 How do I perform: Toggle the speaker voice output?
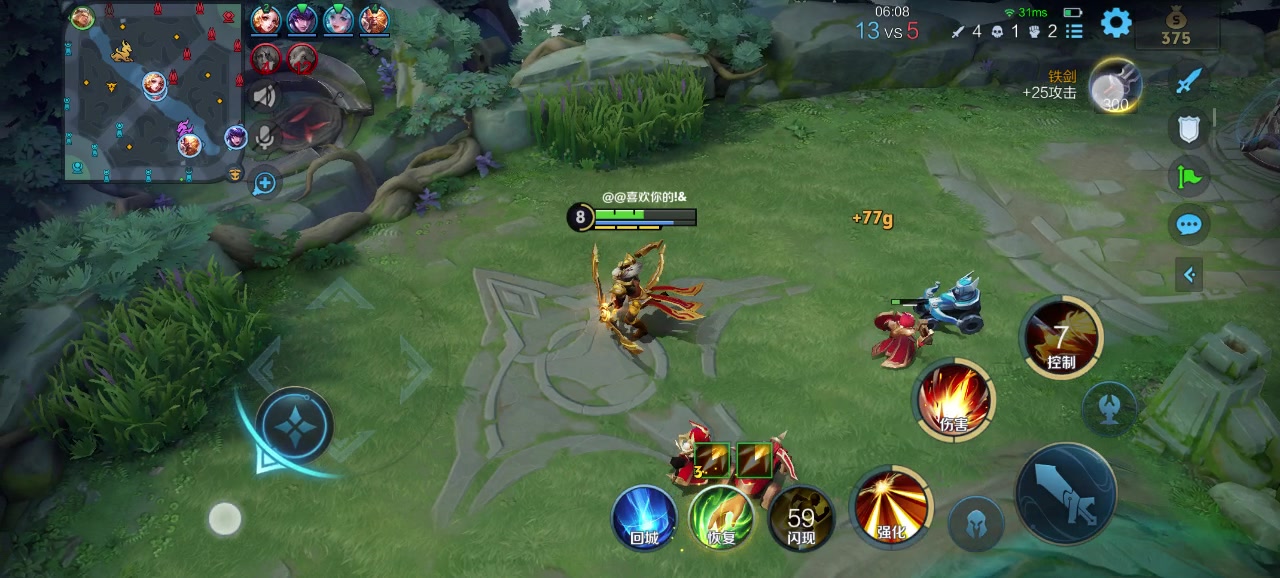(x=264, y=96)
